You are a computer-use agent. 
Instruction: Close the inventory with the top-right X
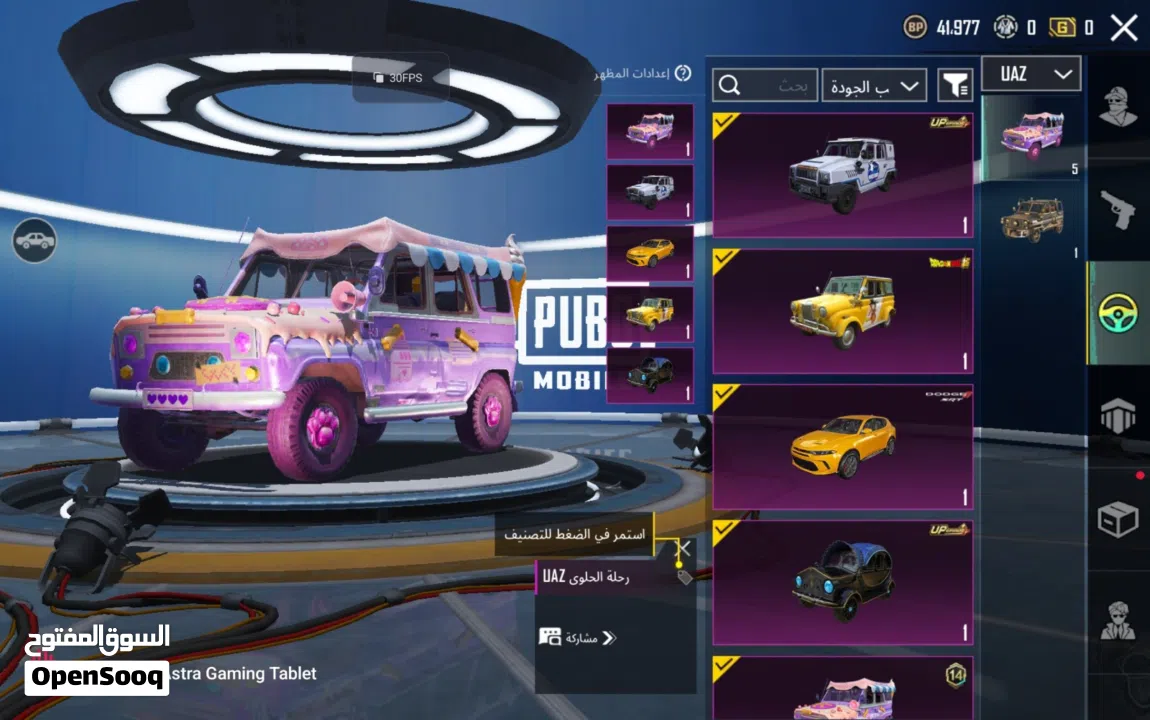coord(1124,28)
